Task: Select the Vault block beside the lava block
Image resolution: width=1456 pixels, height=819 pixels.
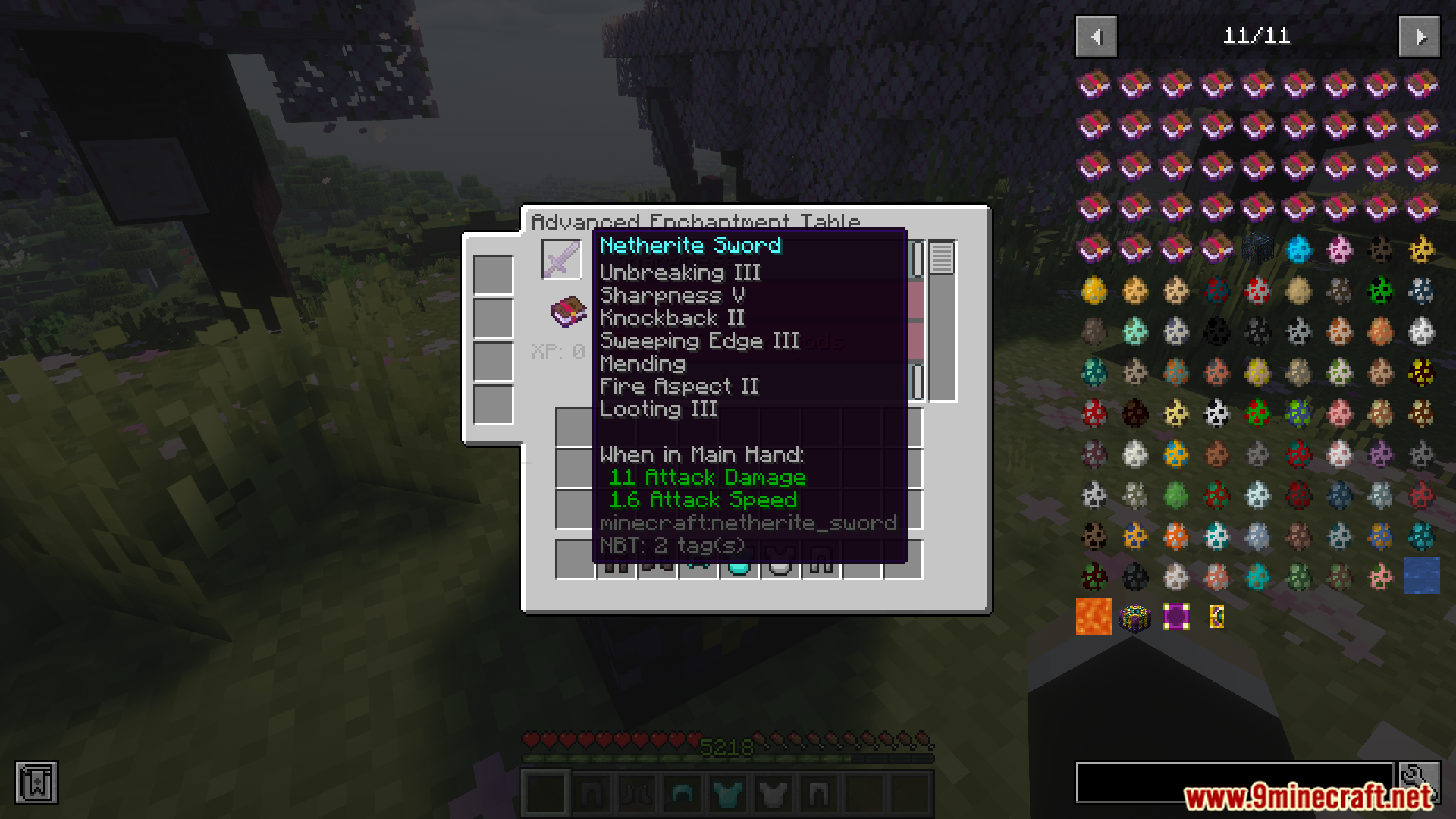Action: pyautogui.click(x=1136, y=617)
